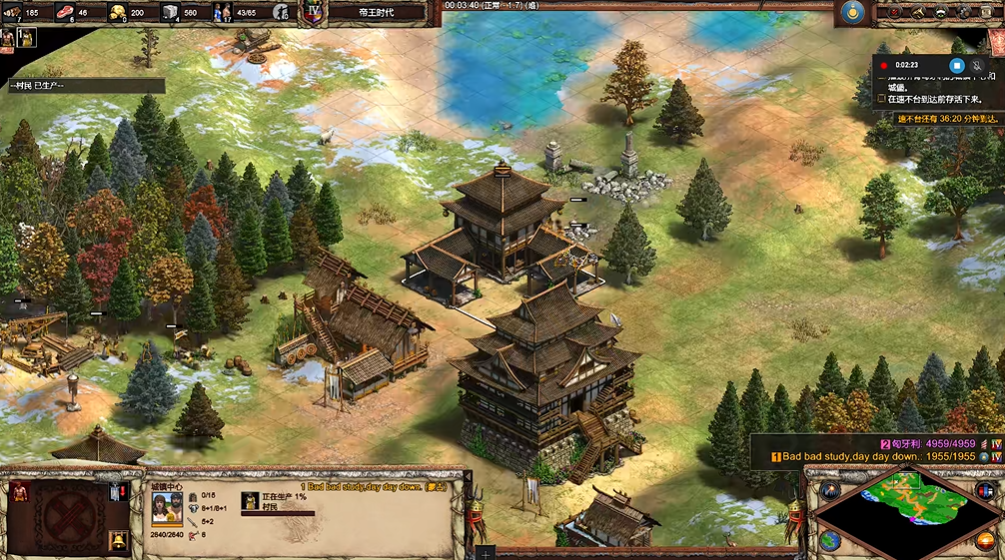Toggle the globe map mode button

point(830,541)
